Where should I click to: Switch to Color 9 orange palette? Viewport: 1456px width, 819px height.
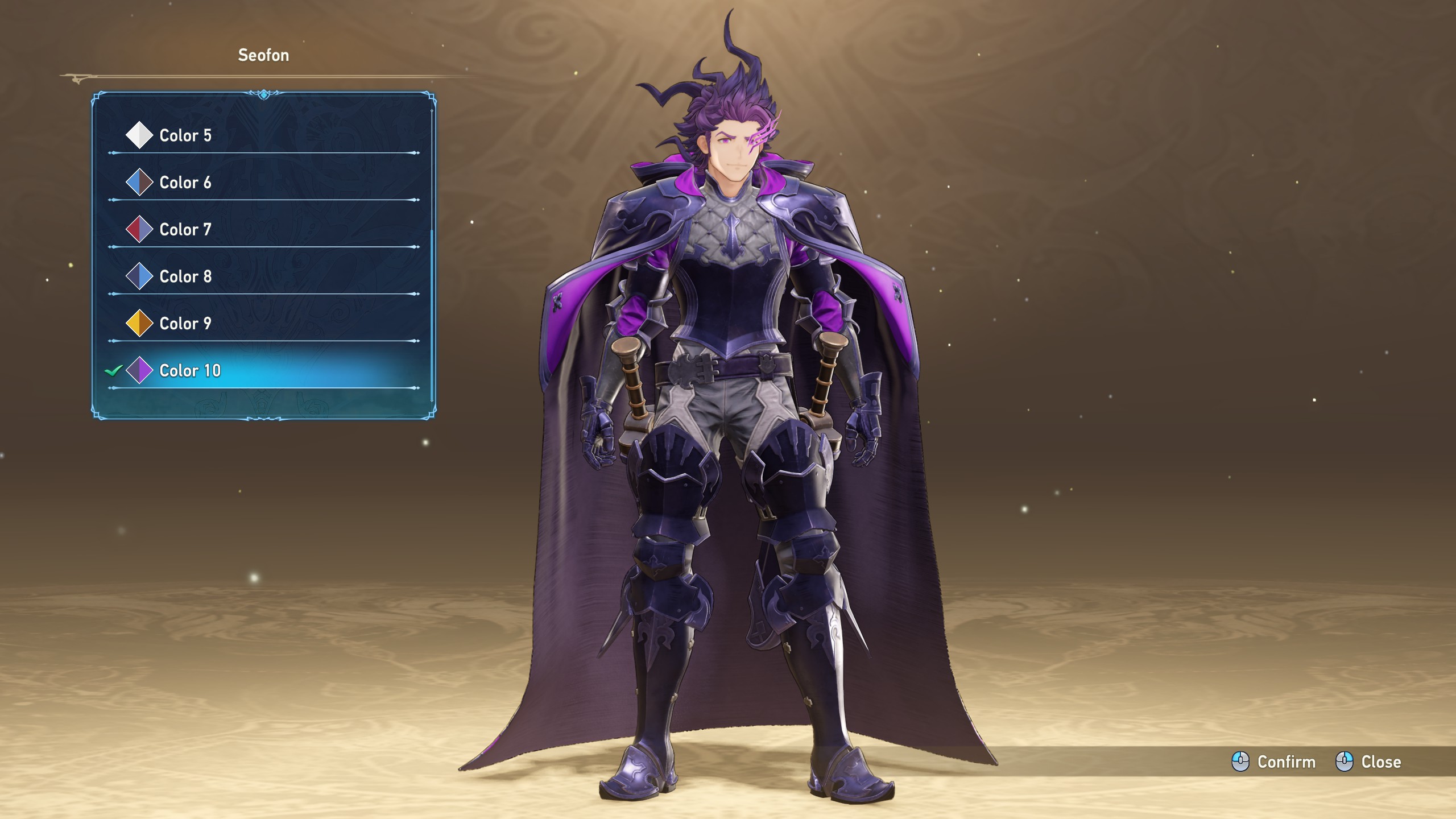(x=185, y=324)
